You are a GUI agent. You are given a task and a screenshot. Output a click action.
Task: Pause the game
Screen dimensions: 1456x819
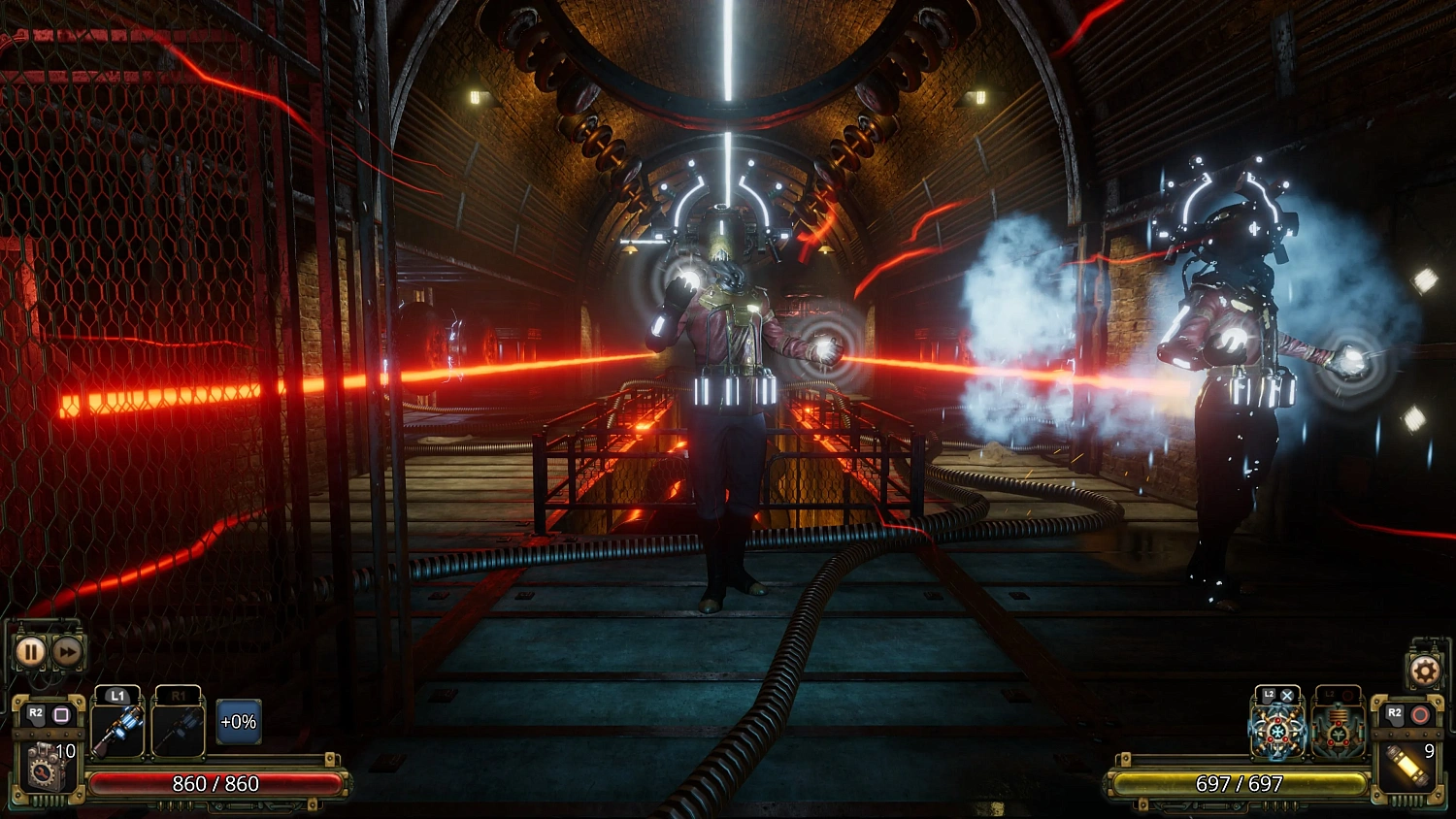point(31,650)
